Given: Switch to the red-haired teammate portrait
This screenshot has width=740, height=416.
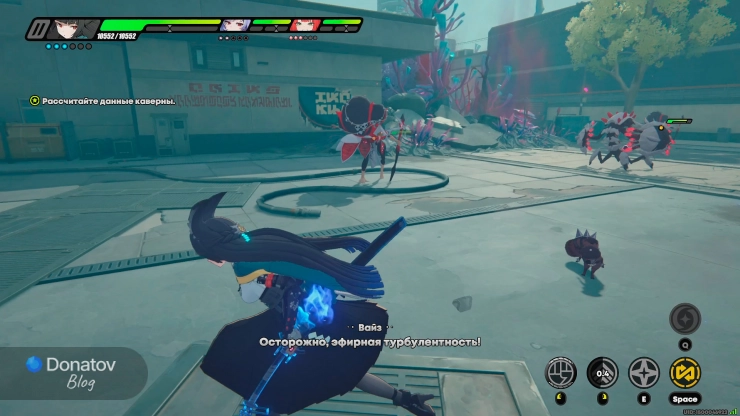Looking at the screenshot, I should (x=303, y=25).
